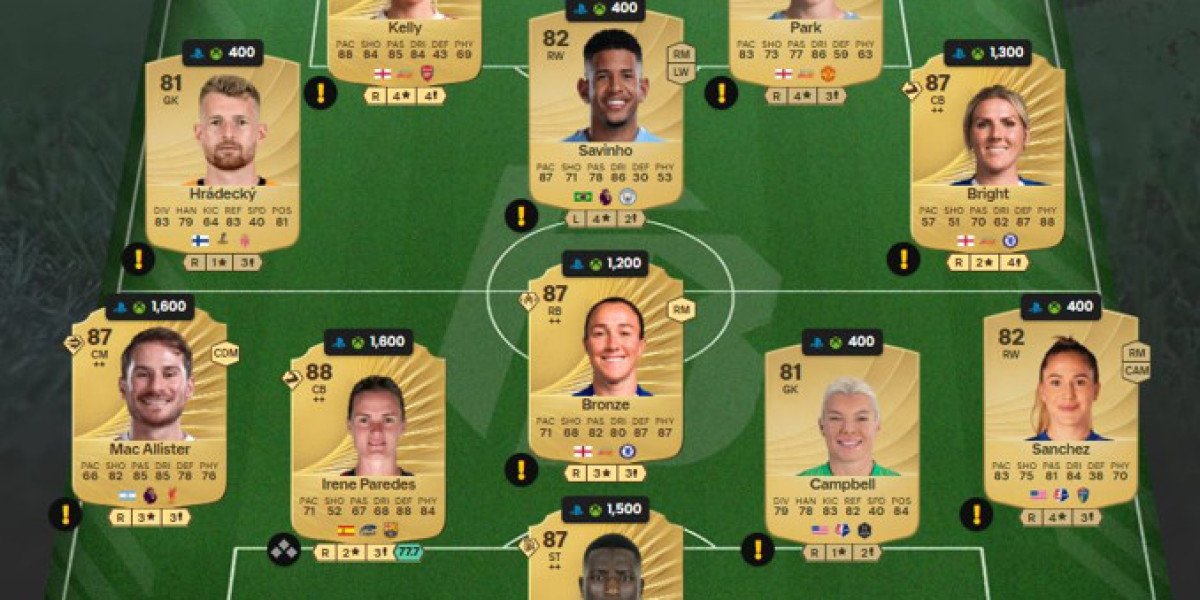Open the warning icon beside Hrádecký
The height and width of the screenshot is (600, 1200).
point(138,259)
